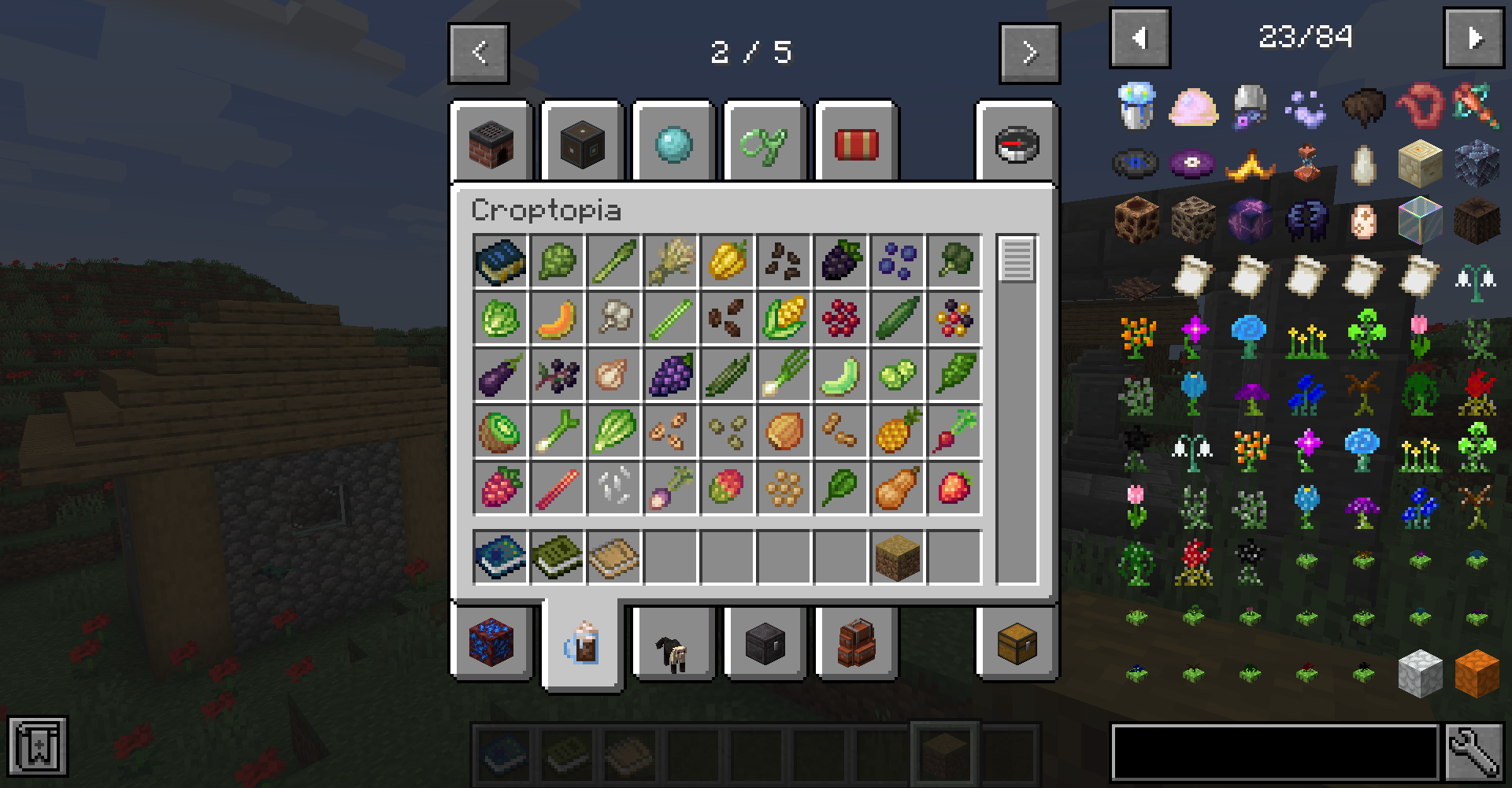Select the grapes item in the crops grid

click(670, 375)
